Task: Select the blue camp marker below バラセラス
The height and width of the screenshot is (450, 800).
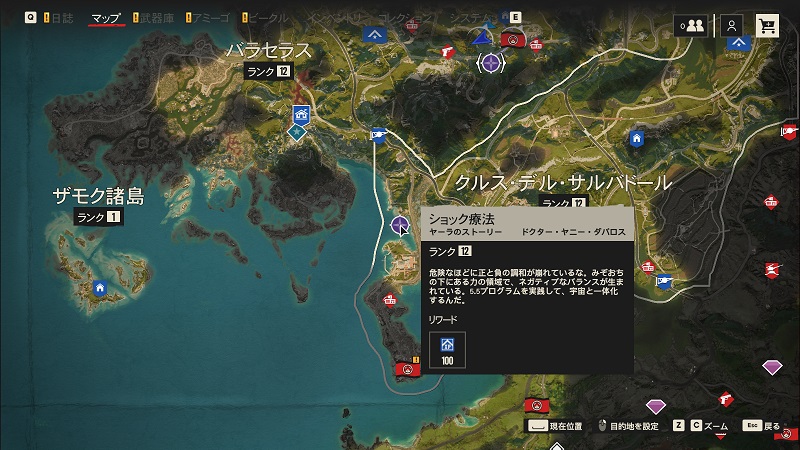Action: (x=300, y=112)
